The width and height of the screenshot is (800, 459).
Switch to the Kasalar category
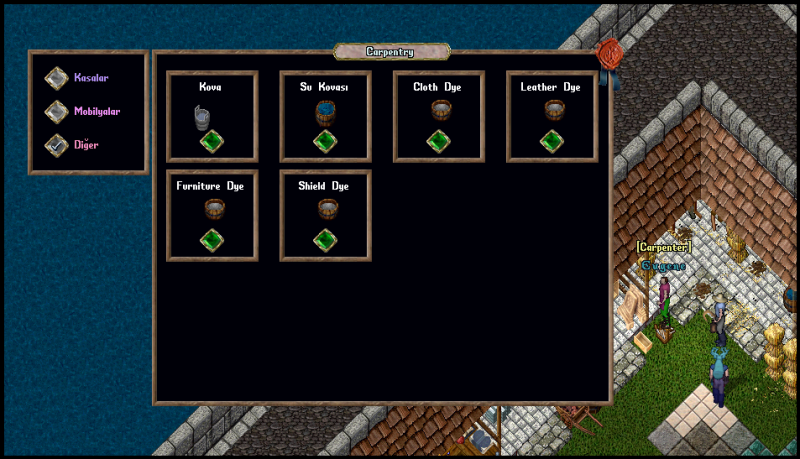(x=57, y=78)
